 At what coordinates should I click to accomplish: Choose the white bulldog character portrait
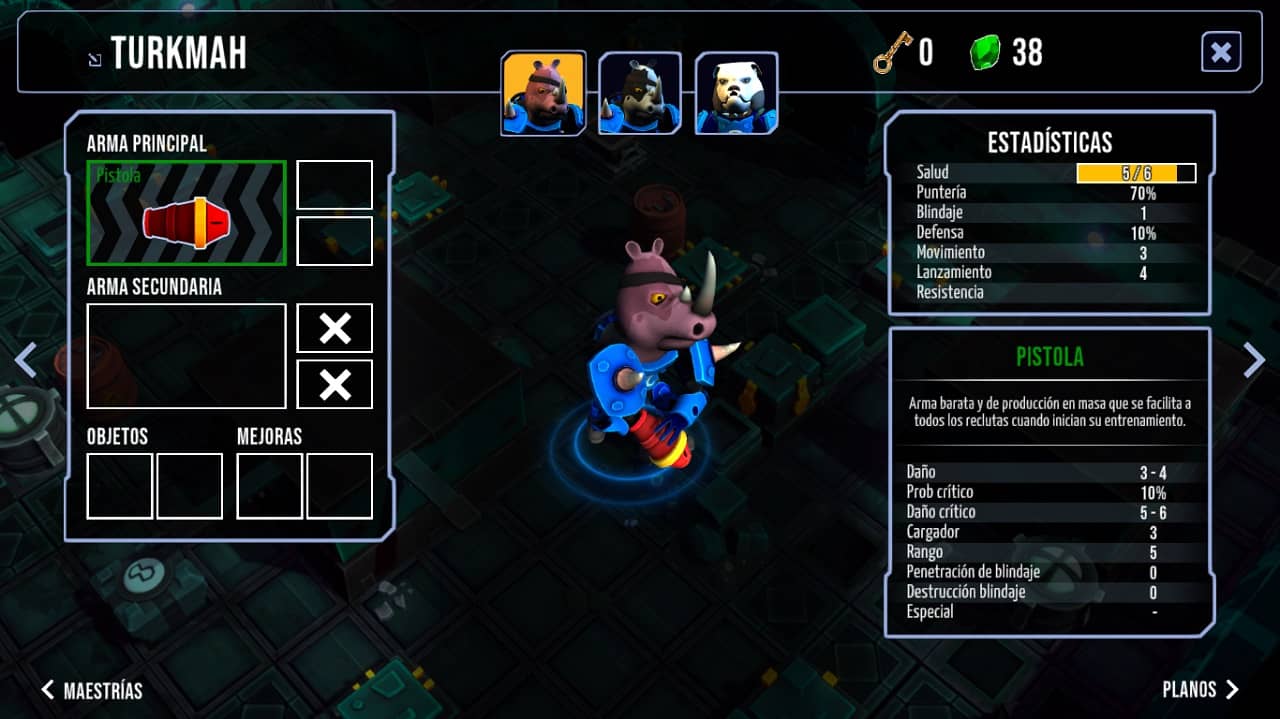[736, 93]
